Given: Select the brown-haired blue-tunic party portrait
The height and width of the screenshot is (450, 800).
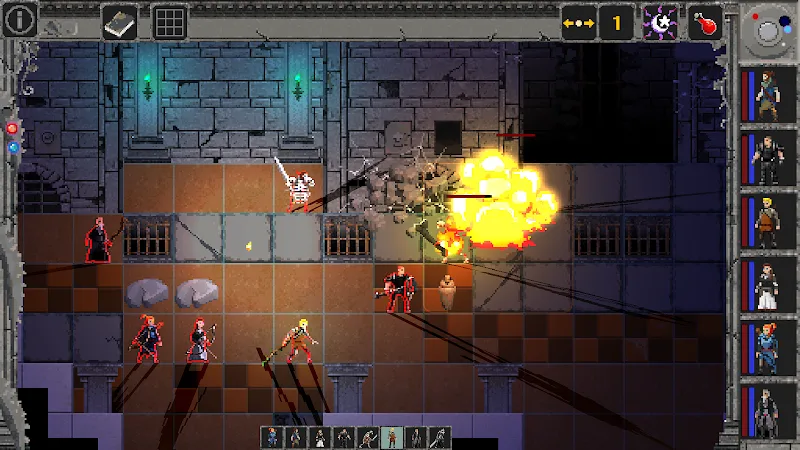Looking at the screenshot, I should pos(767,97).
